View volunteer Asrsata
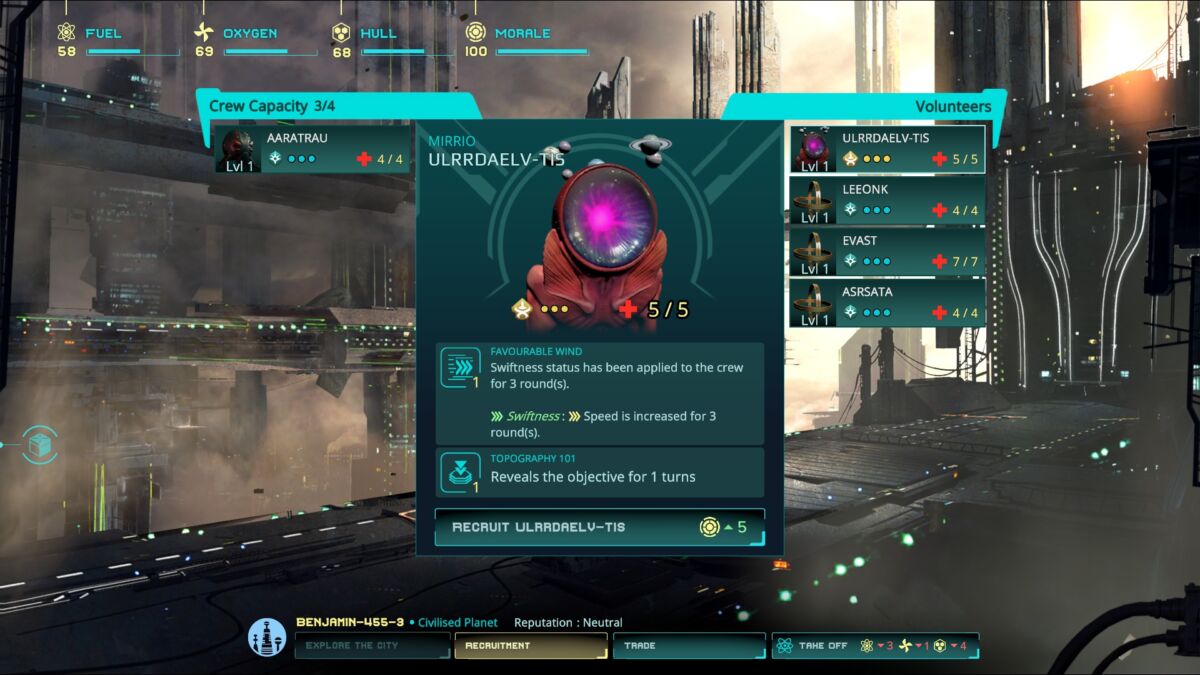Image resolution: width=1200 pixels, height=675 pixels. click(x=887, y=303)
